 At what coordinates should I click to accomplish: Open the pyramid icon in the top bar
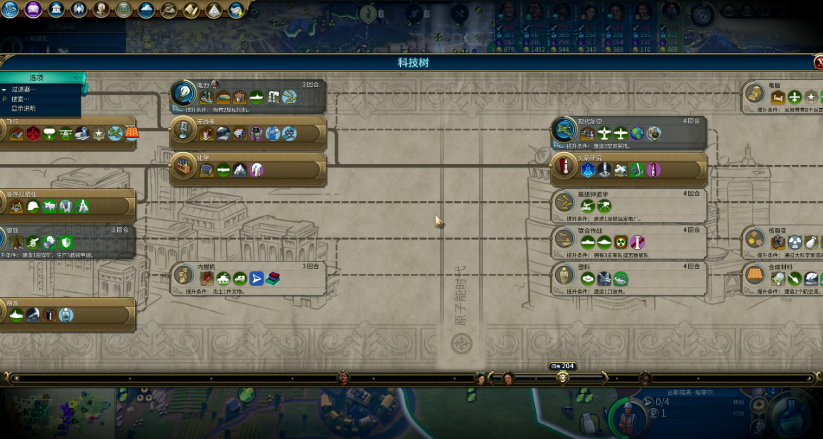pos(214,10)
